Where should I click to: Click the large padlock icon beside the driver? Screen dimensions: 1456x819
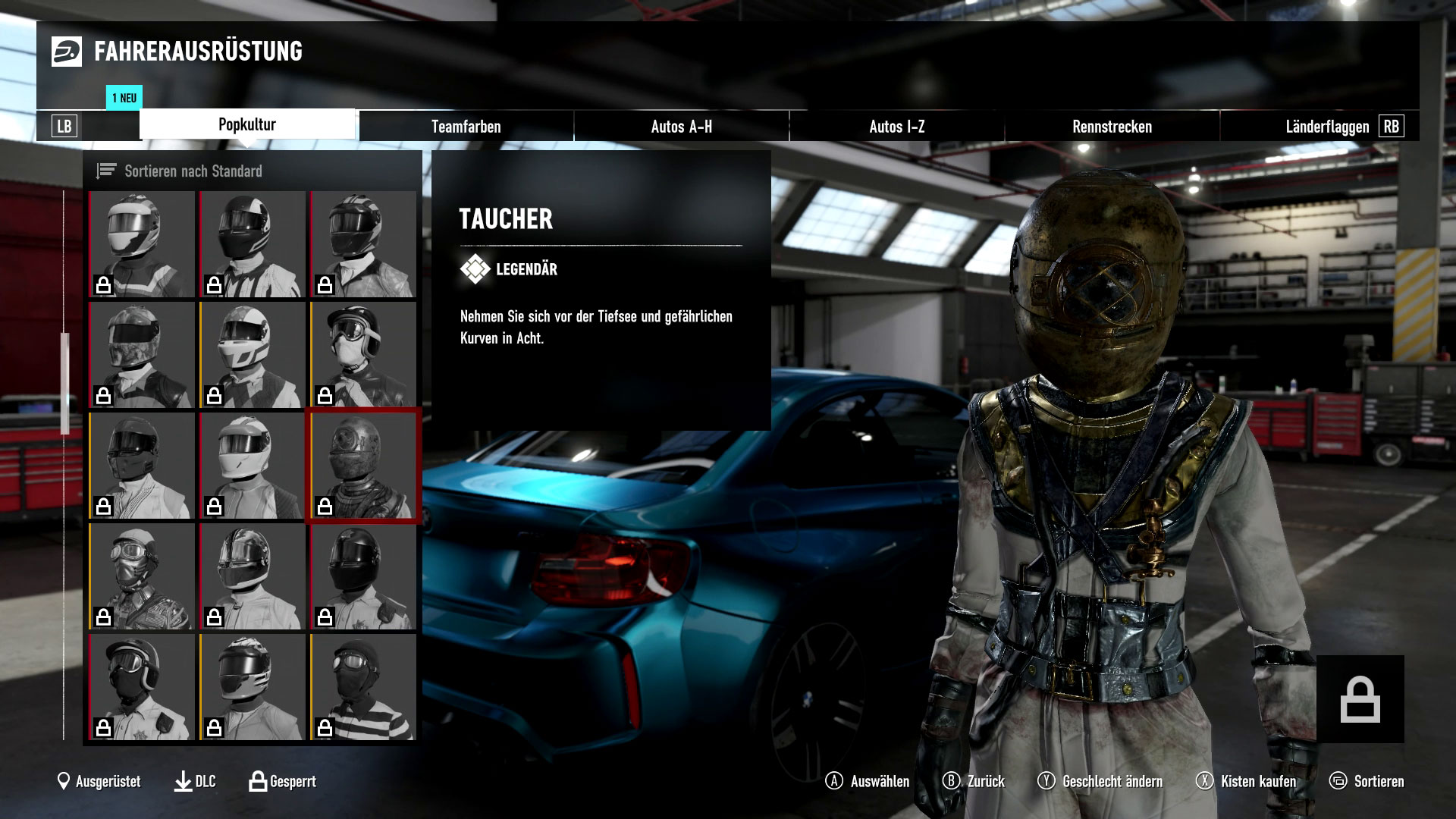[1360, 699]
